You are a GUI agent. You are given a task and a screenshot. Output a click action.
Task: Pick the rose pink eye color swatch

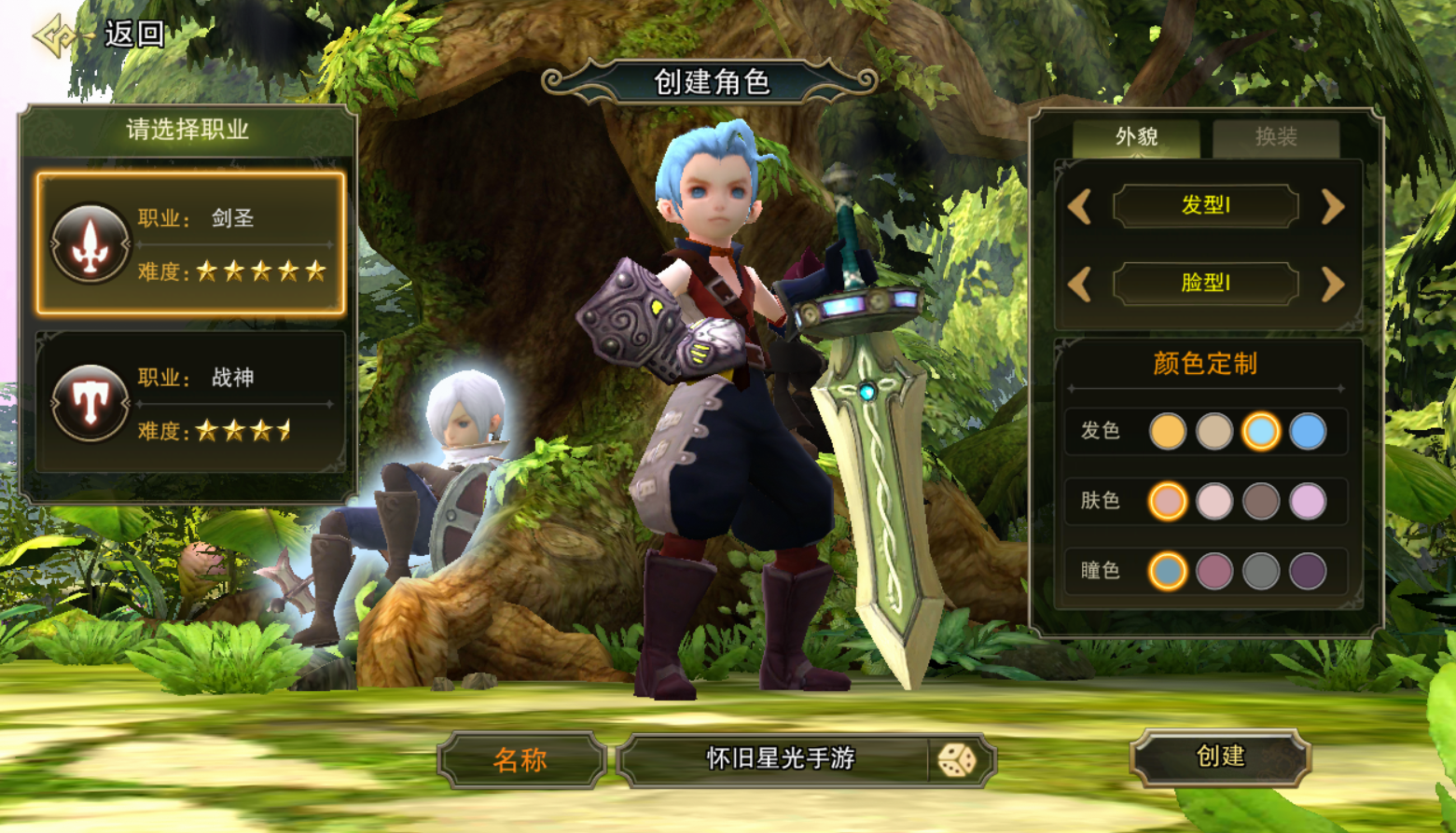1213,571
